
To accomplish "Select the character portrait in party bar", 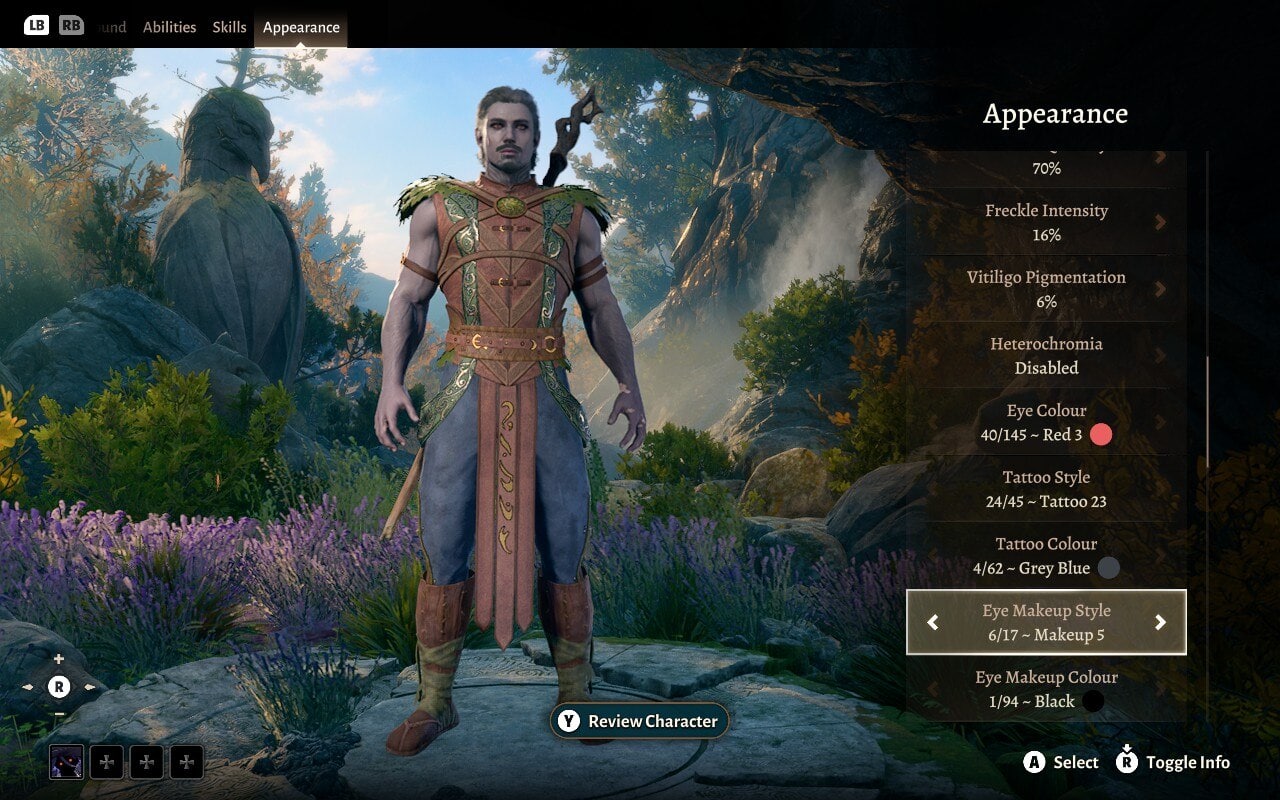I will point(67,762).
